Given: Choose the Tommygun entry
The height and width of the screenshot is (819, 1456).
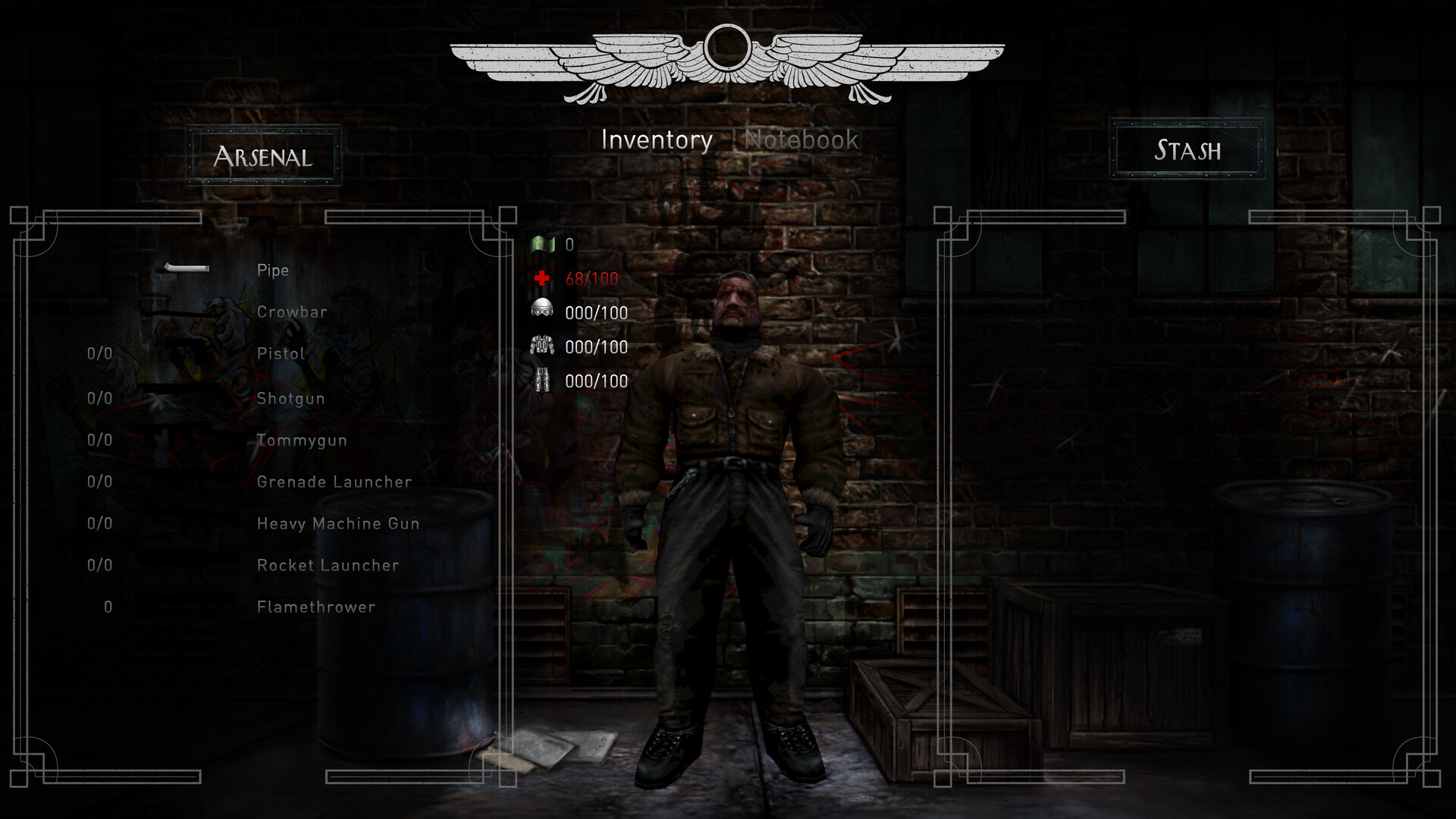Looking at the screenshot, I should [301, 441].
